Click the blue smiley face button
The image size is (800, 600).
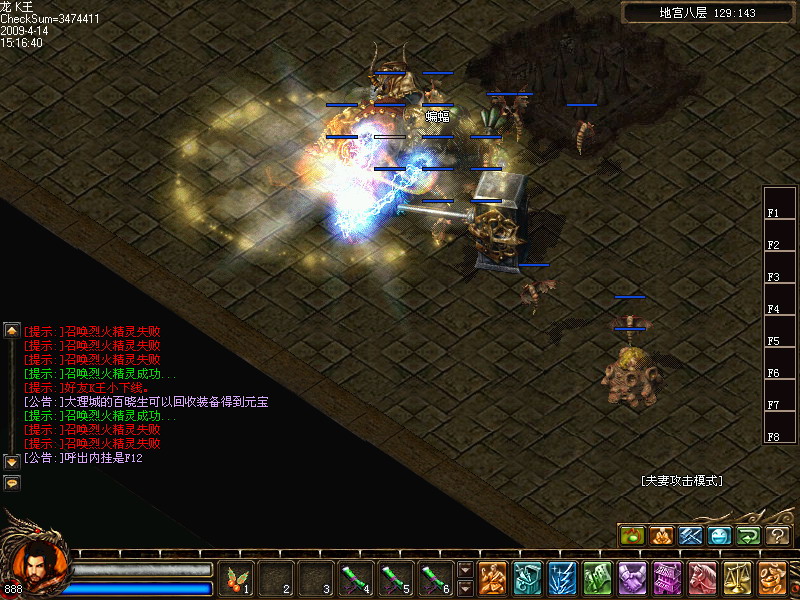point(719,536)
